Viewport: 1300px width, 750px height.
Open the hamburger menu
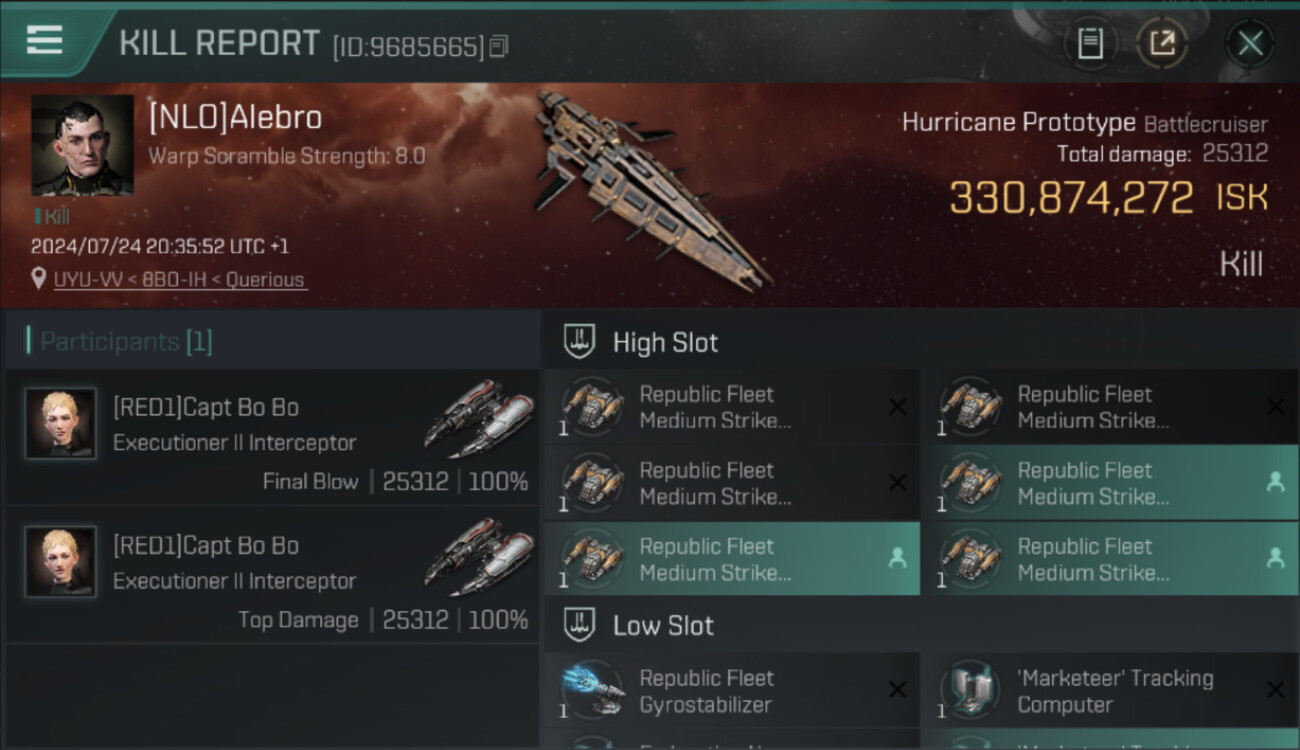[44, 41]
